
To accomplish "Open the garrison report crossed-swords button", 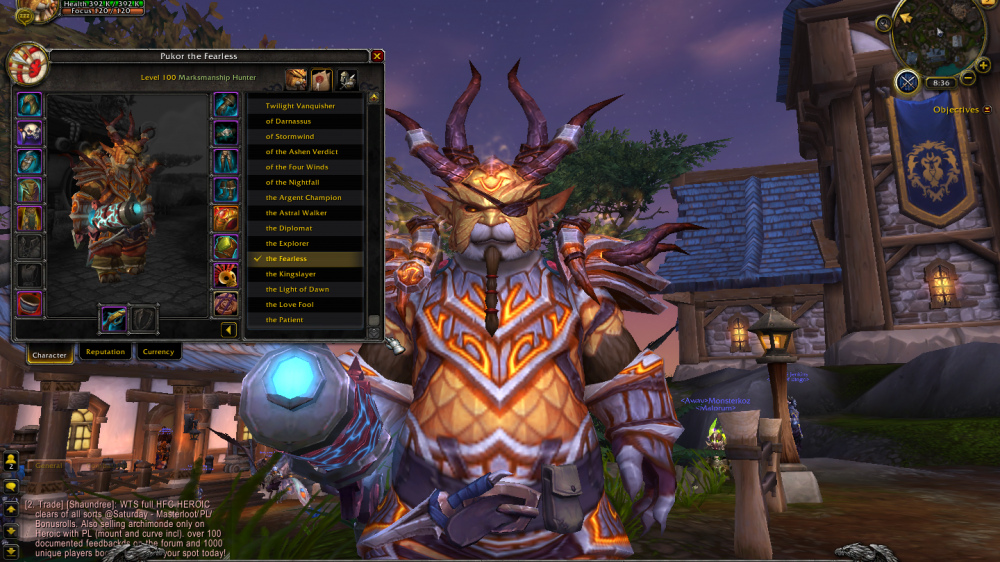I will point(907,82).
